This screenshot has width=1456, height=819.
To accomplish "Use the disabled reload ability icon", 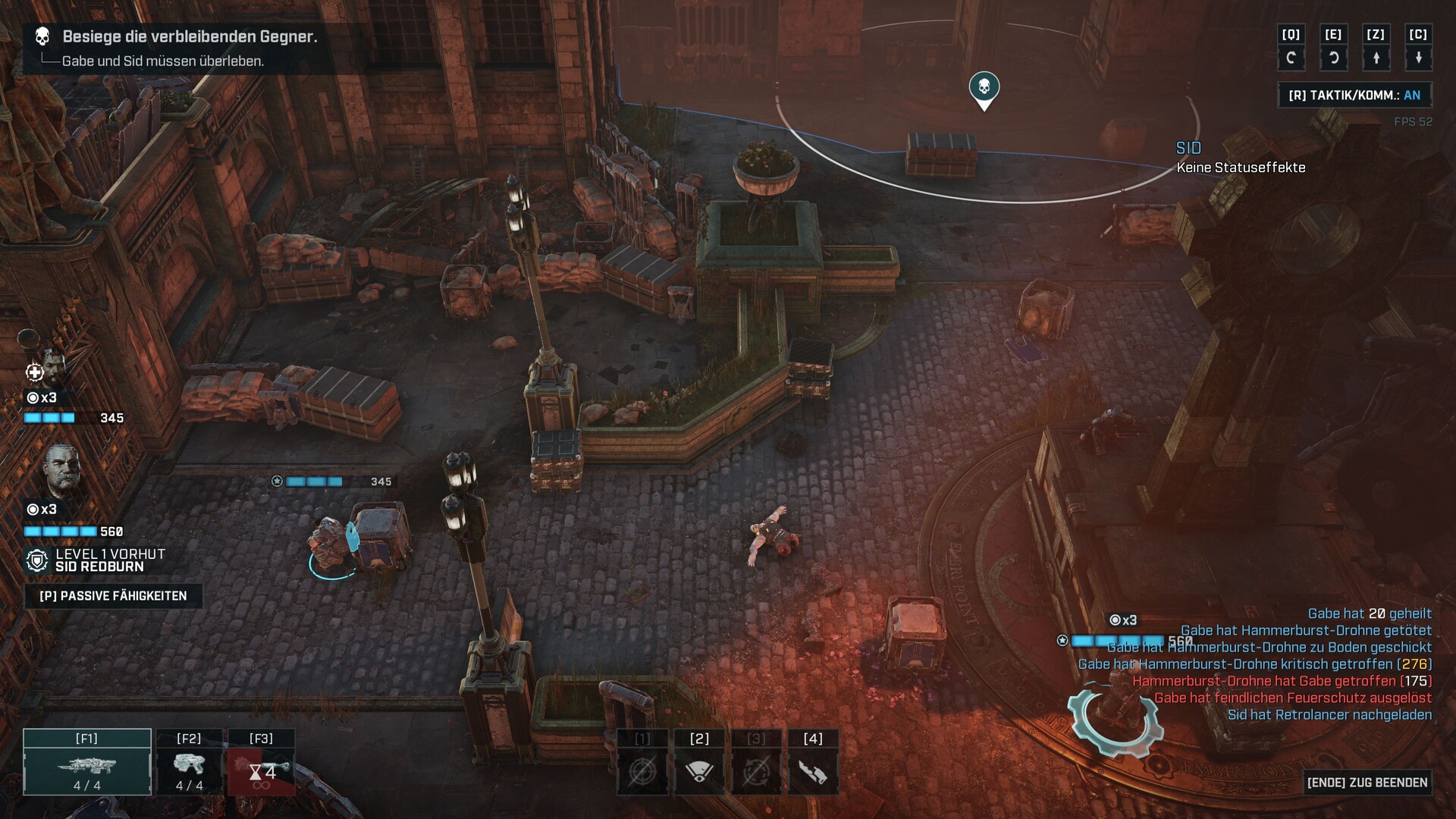I will click(x=756, y=772).
